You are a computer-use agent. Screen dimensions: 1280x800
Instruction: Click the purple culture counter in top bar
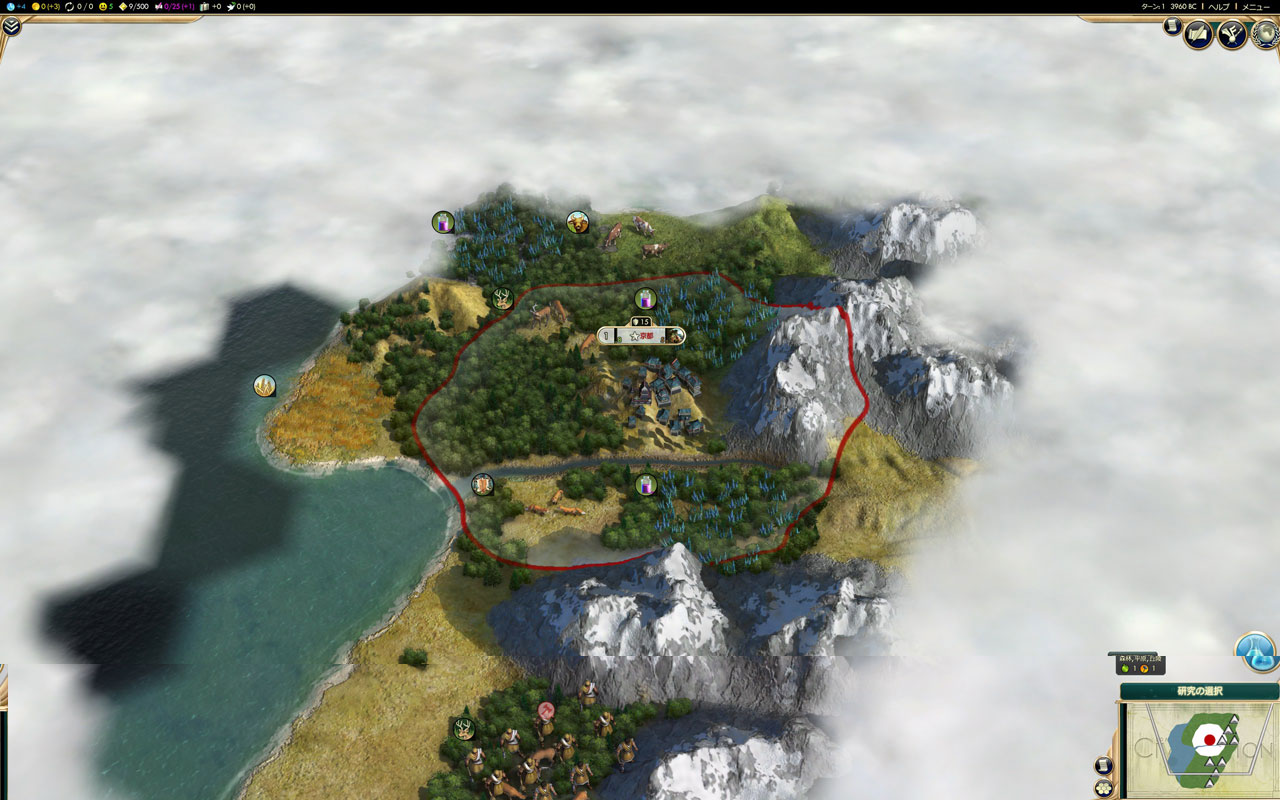[159, 6]
